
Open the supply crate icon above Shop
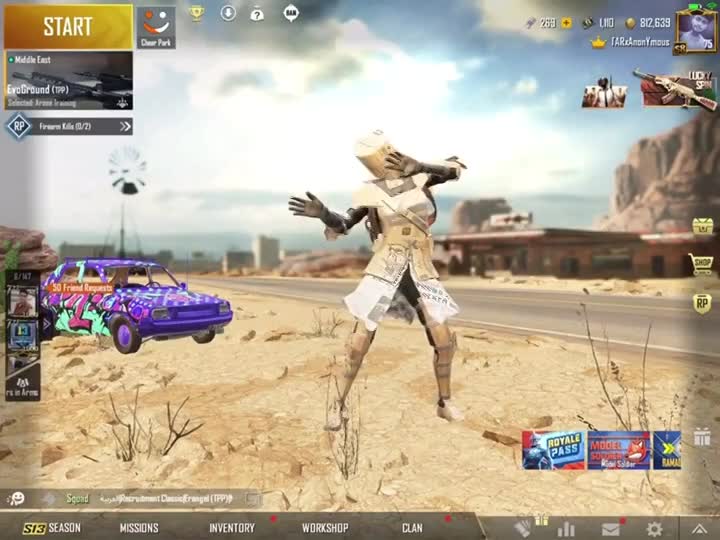702,226
